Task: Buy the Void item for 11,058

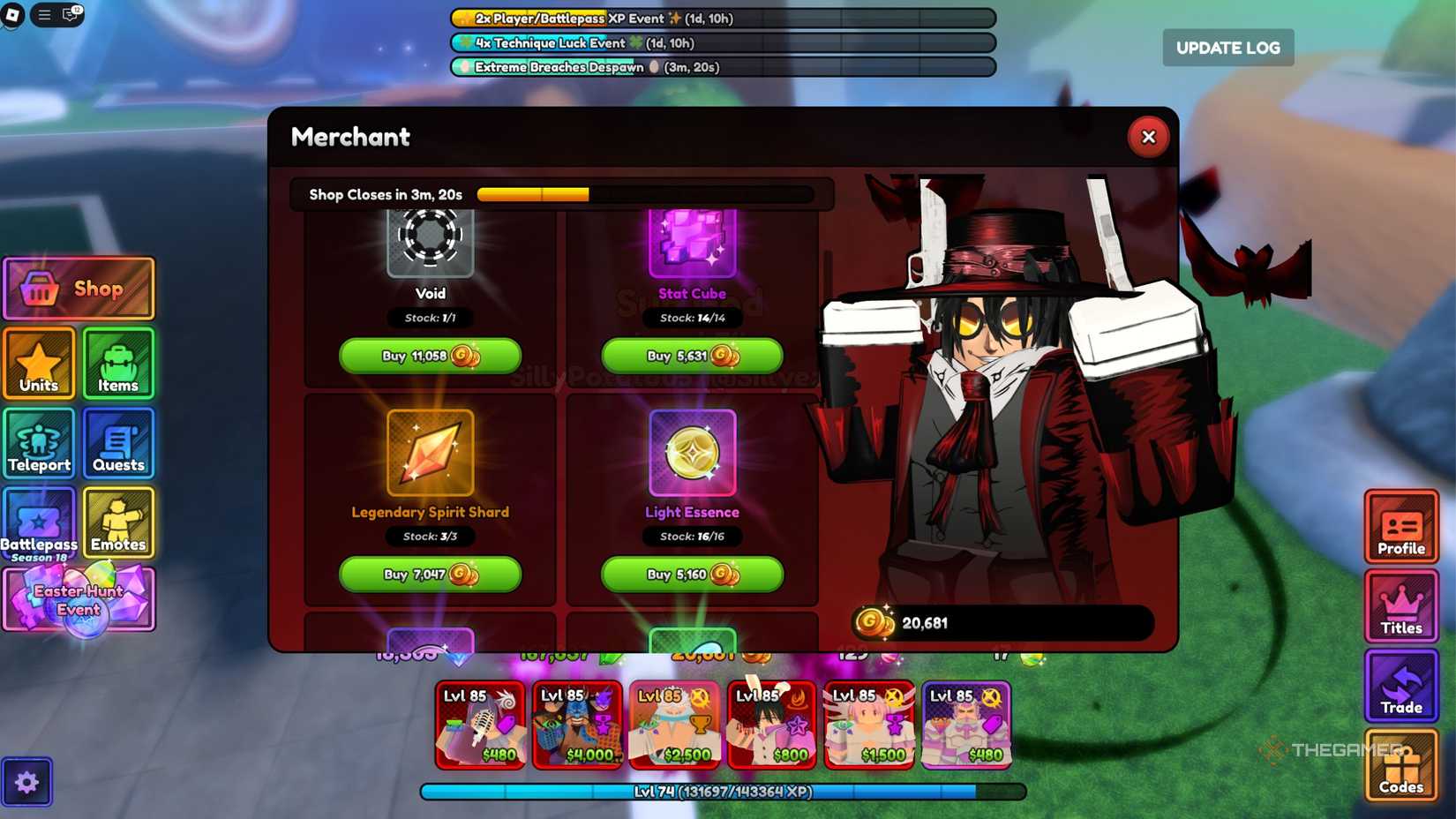Action: coord(429,357)
